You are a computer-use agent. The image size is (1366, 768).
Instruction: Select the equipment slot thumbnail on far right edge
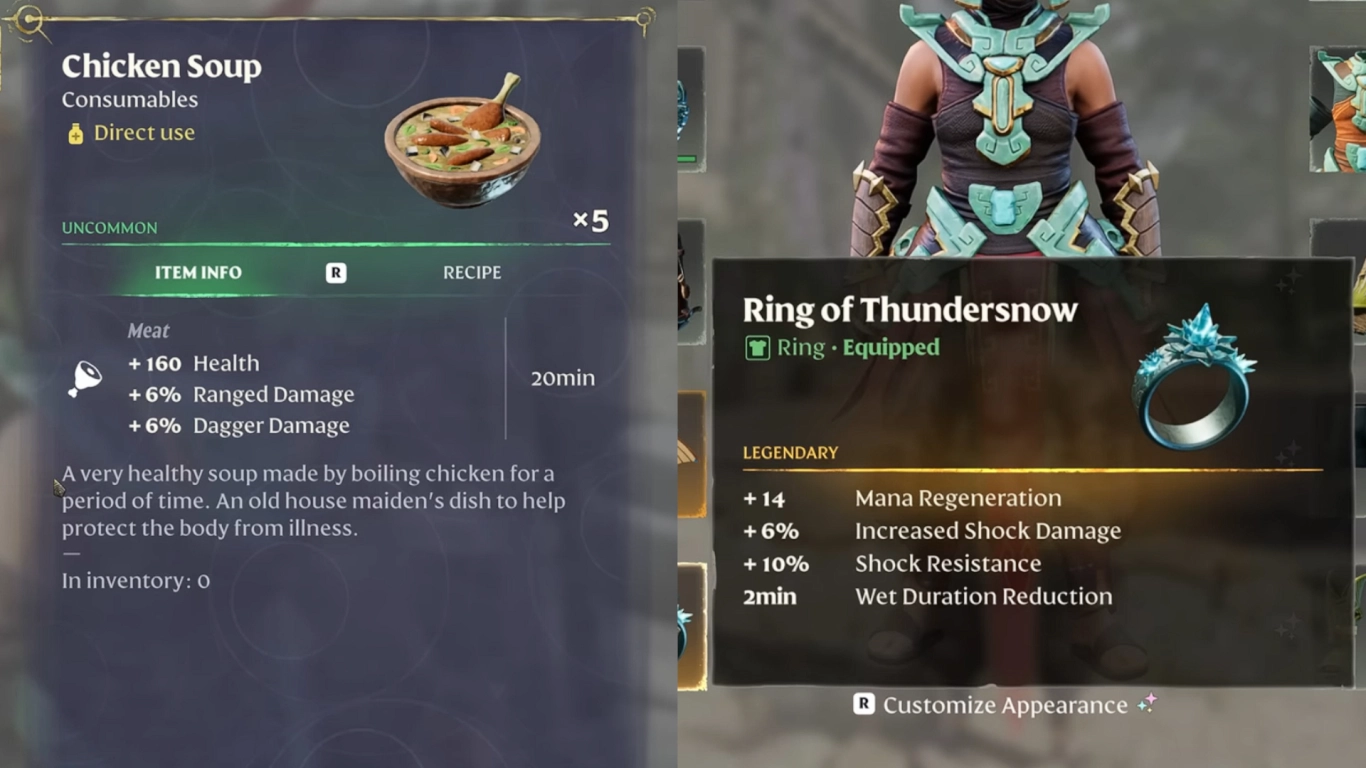(1340, 110)
